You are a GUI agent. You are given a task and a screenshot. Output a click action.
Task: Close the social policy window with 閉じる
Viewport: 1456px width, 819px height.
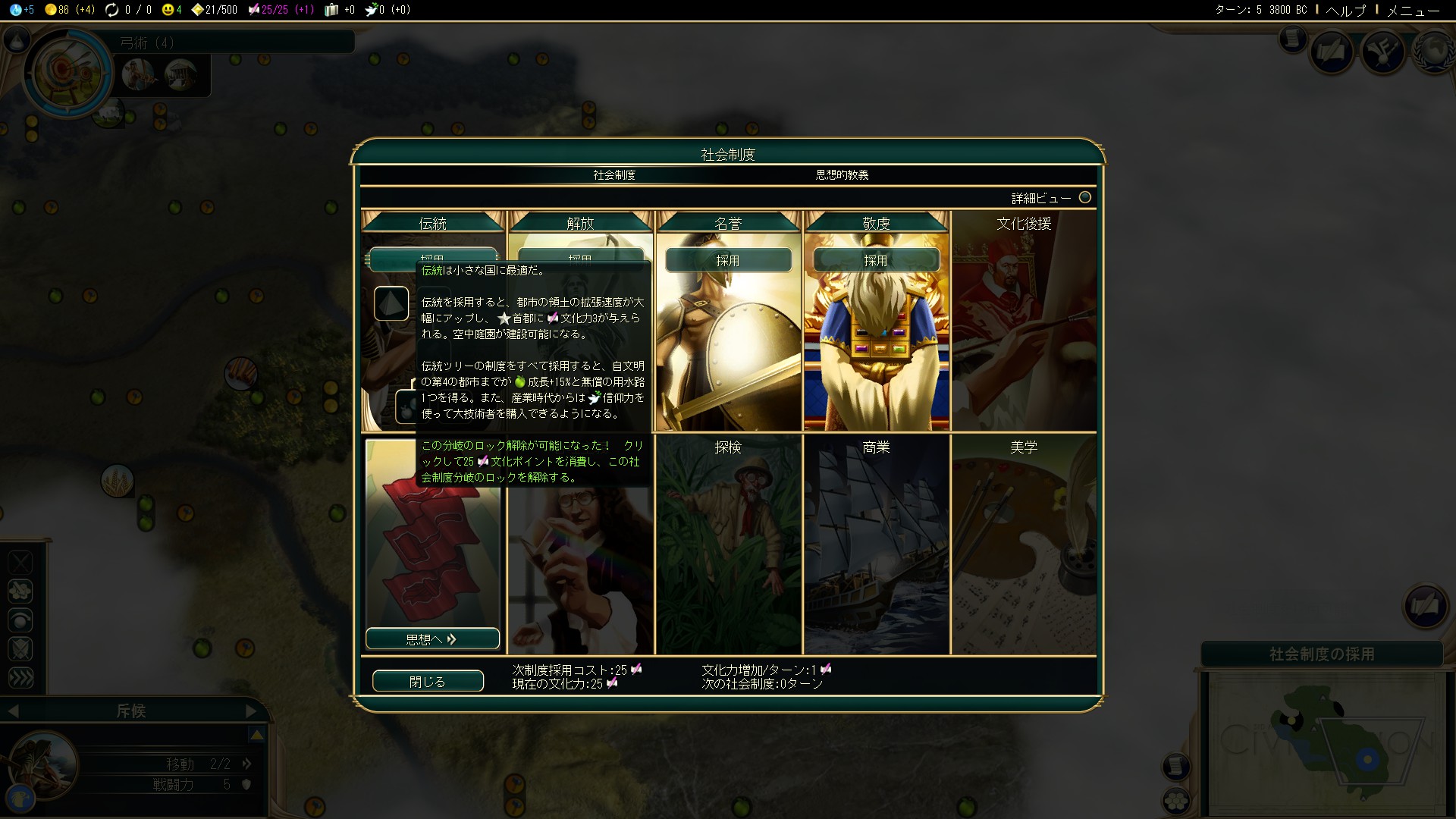(x=428, y=681)
